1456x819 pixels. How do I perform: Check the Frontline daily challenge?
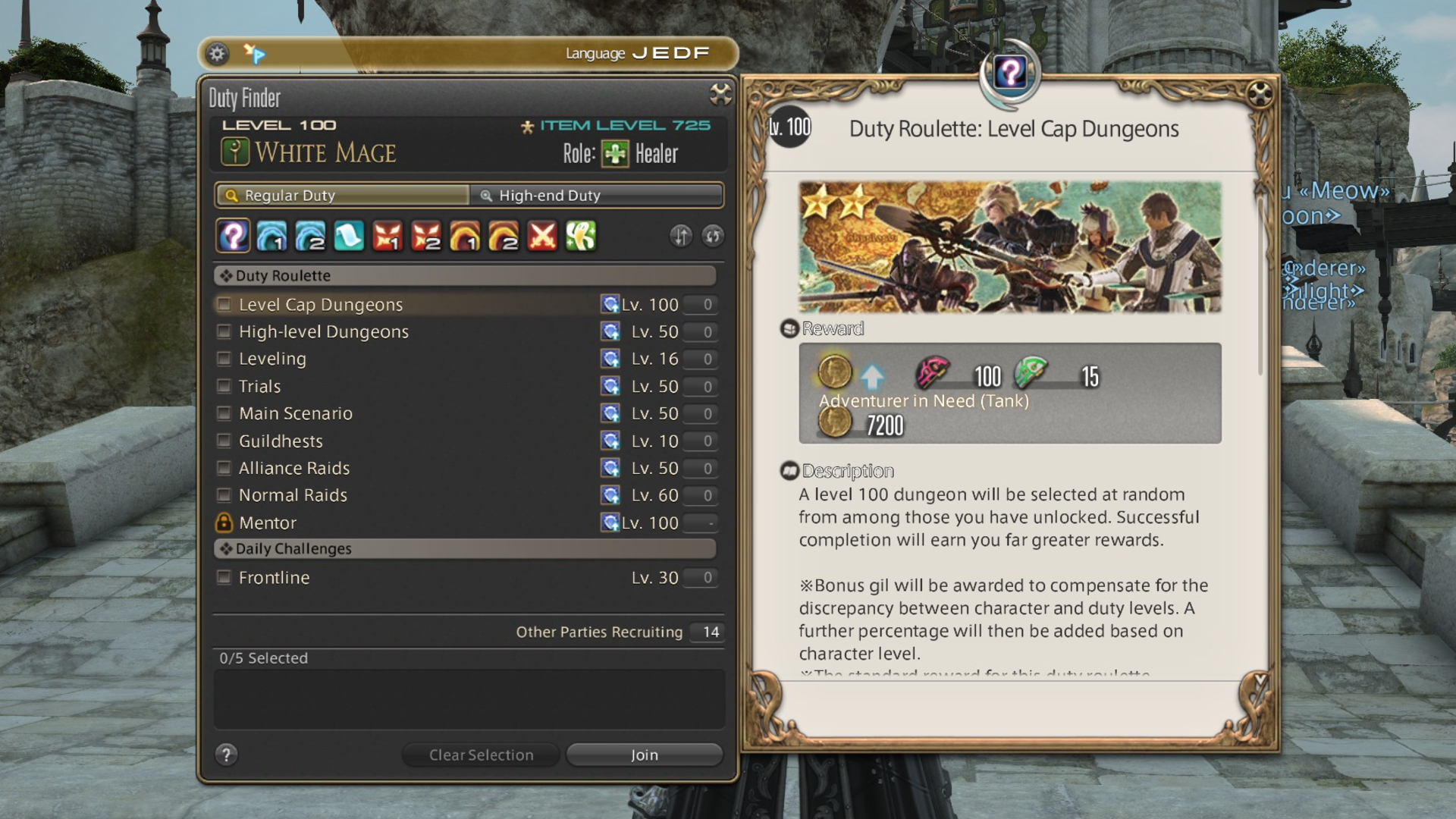(x=224, y=578)
